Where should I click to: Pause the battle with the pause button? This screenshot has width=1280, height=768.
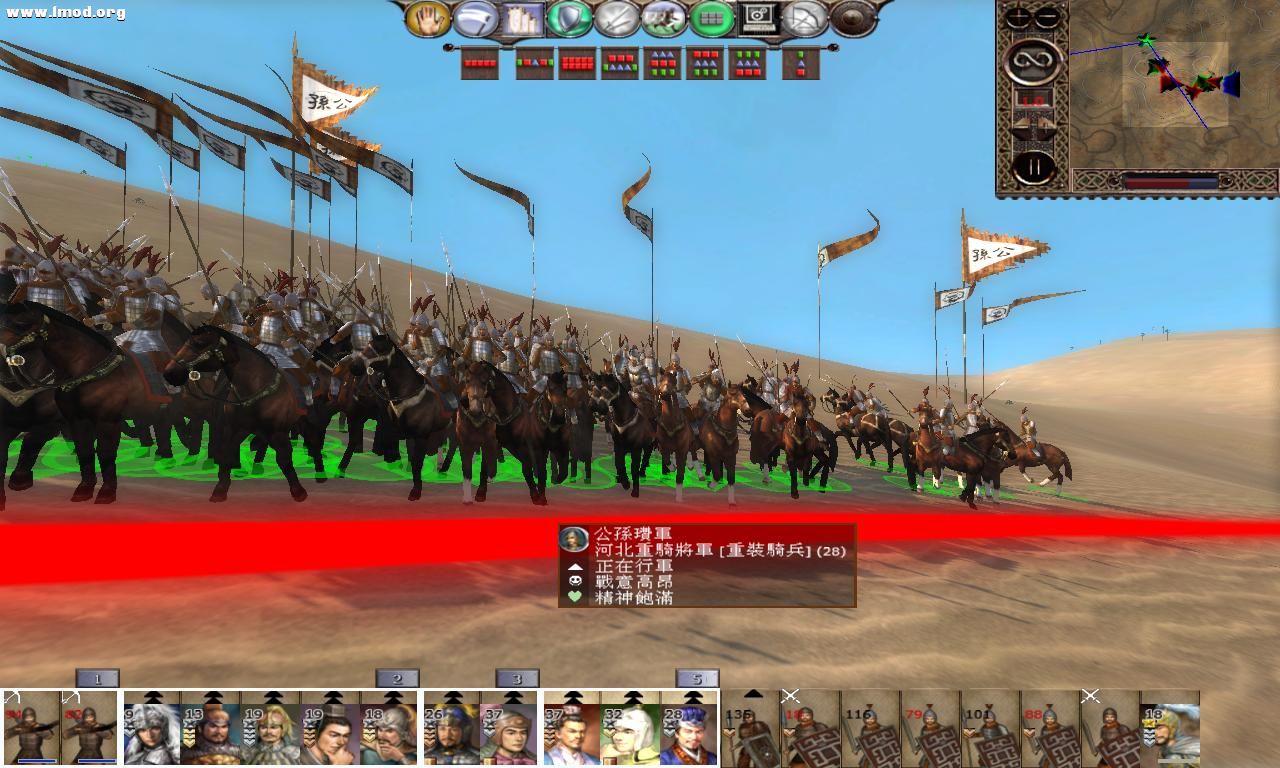click(1035, 165)
